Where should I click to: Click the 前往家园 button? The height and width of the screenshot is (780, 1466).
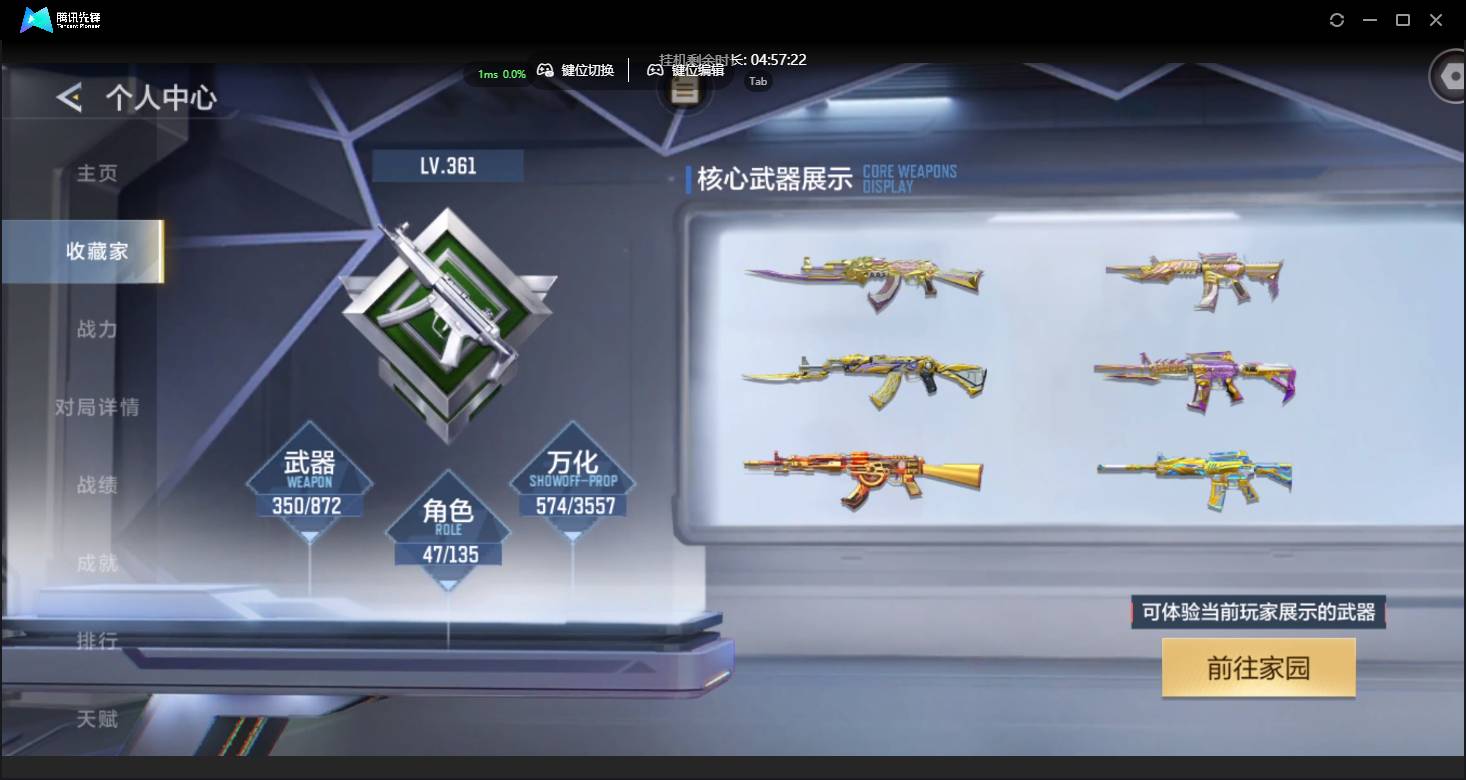coord(1257,668)
